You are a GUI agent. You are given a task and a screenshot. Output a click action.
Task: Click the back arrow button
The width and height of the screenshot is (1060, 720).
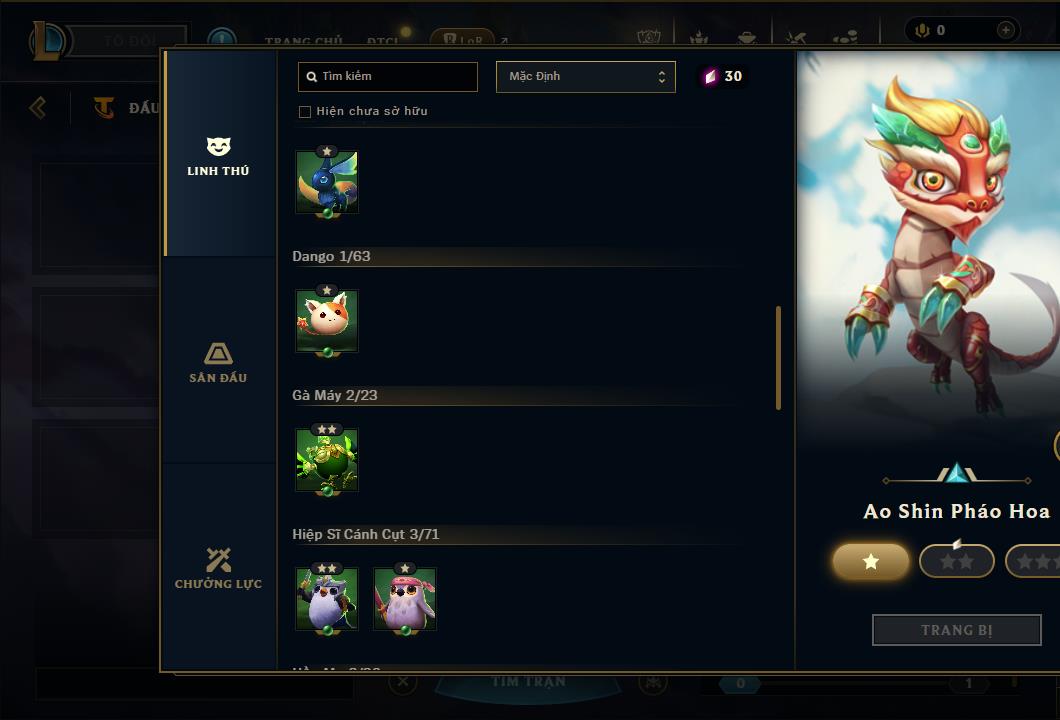pos(38,107)
